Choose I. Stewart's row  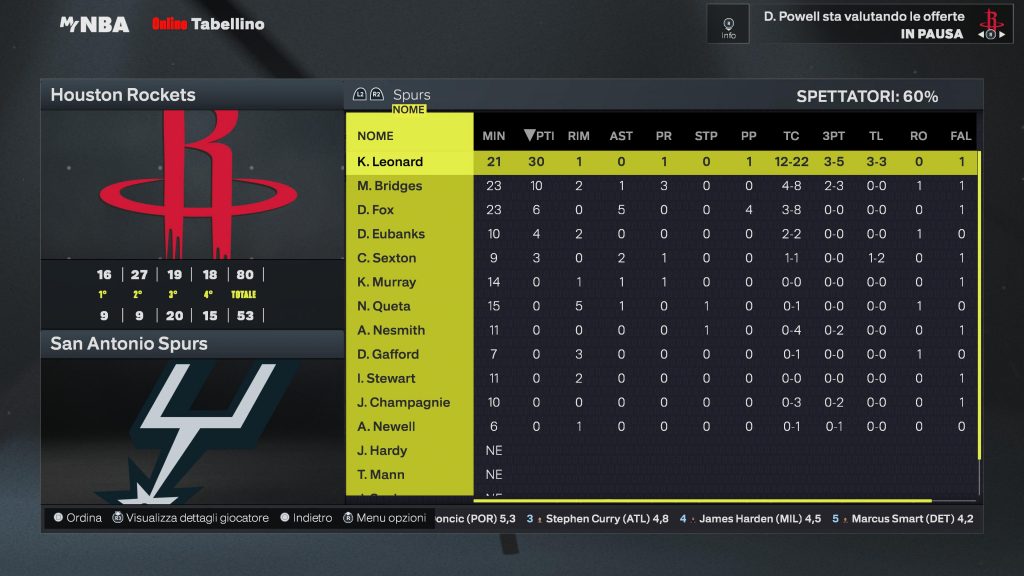coord(386,378)
